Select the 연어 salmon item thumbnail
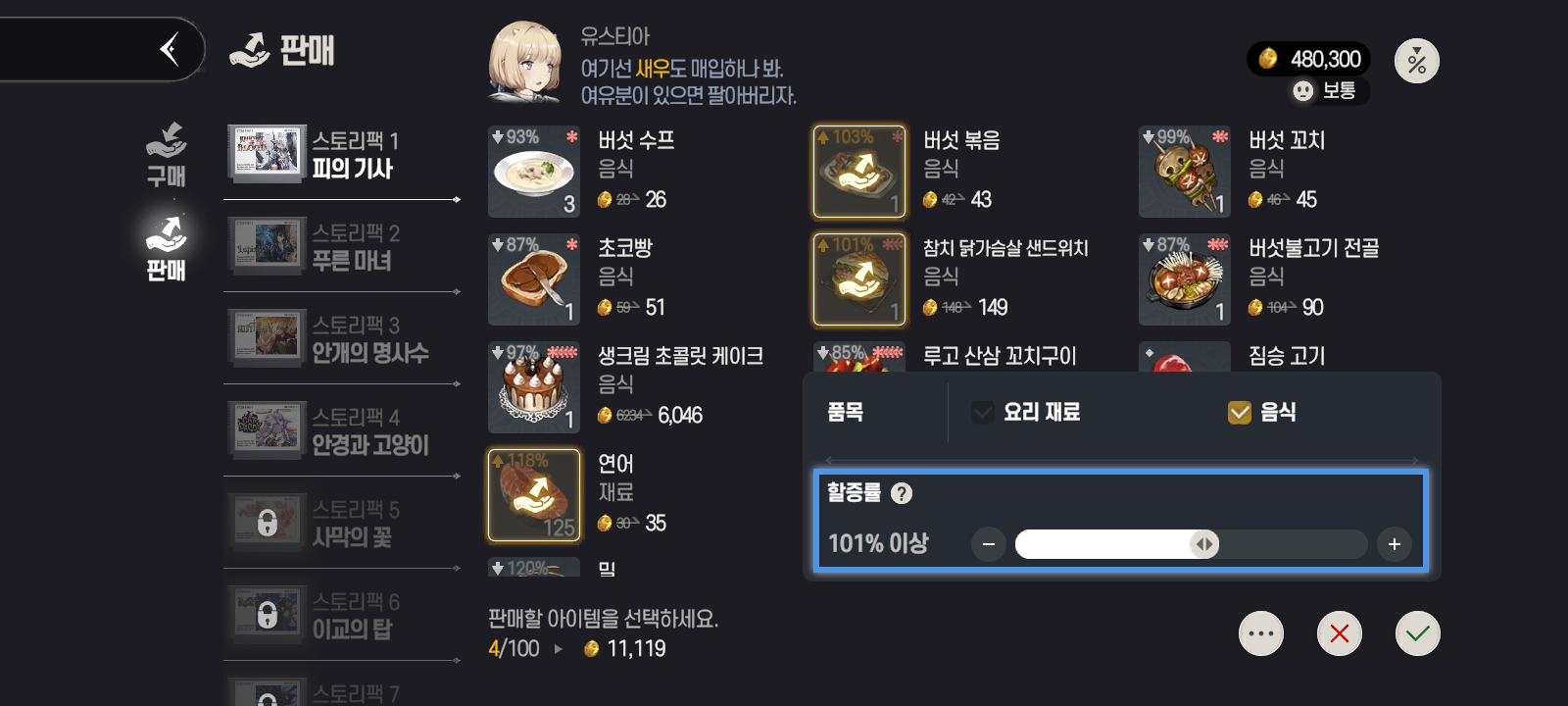The image size is (1568, 706). [x=534, y=495]
